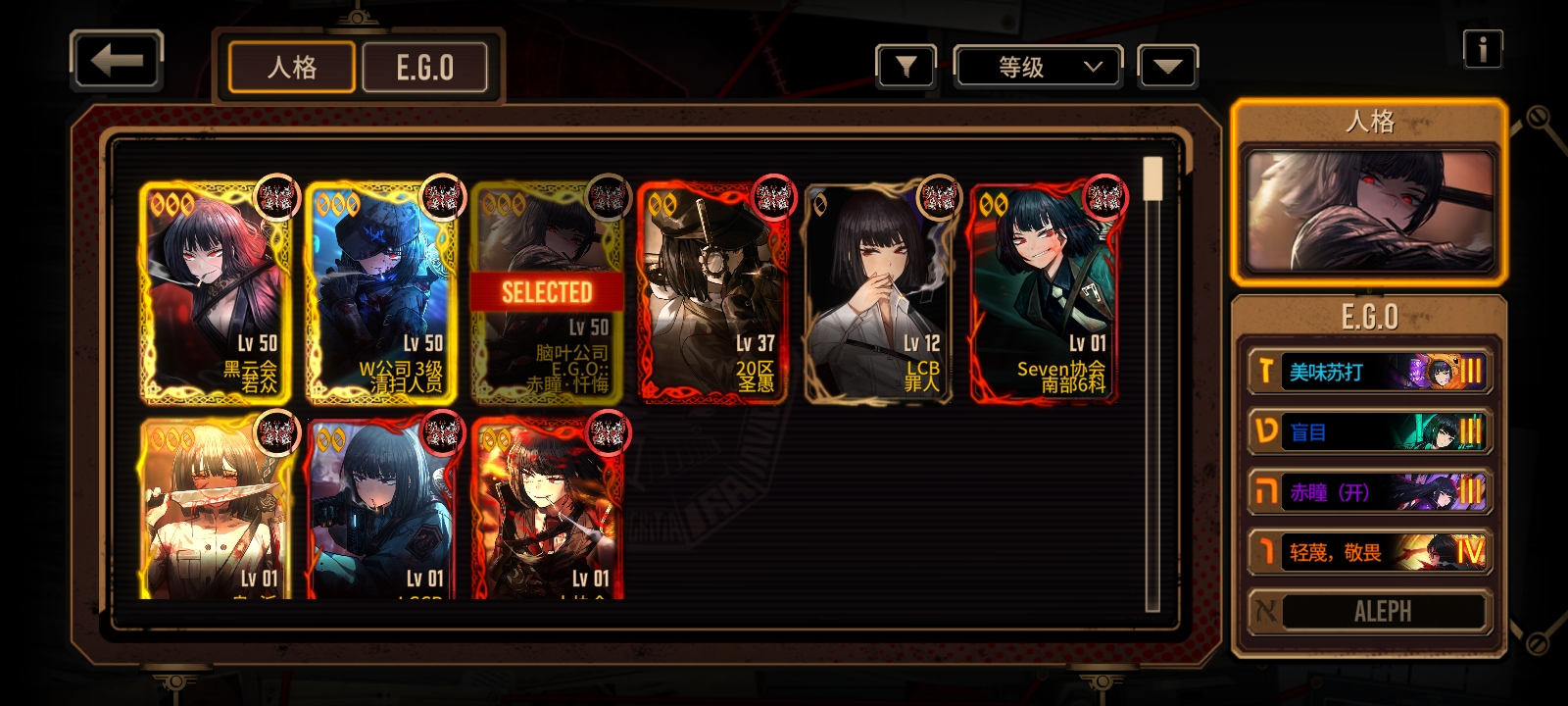Switch to the E.G.O tab
The image size is (1568, 706).
[424, 68]
